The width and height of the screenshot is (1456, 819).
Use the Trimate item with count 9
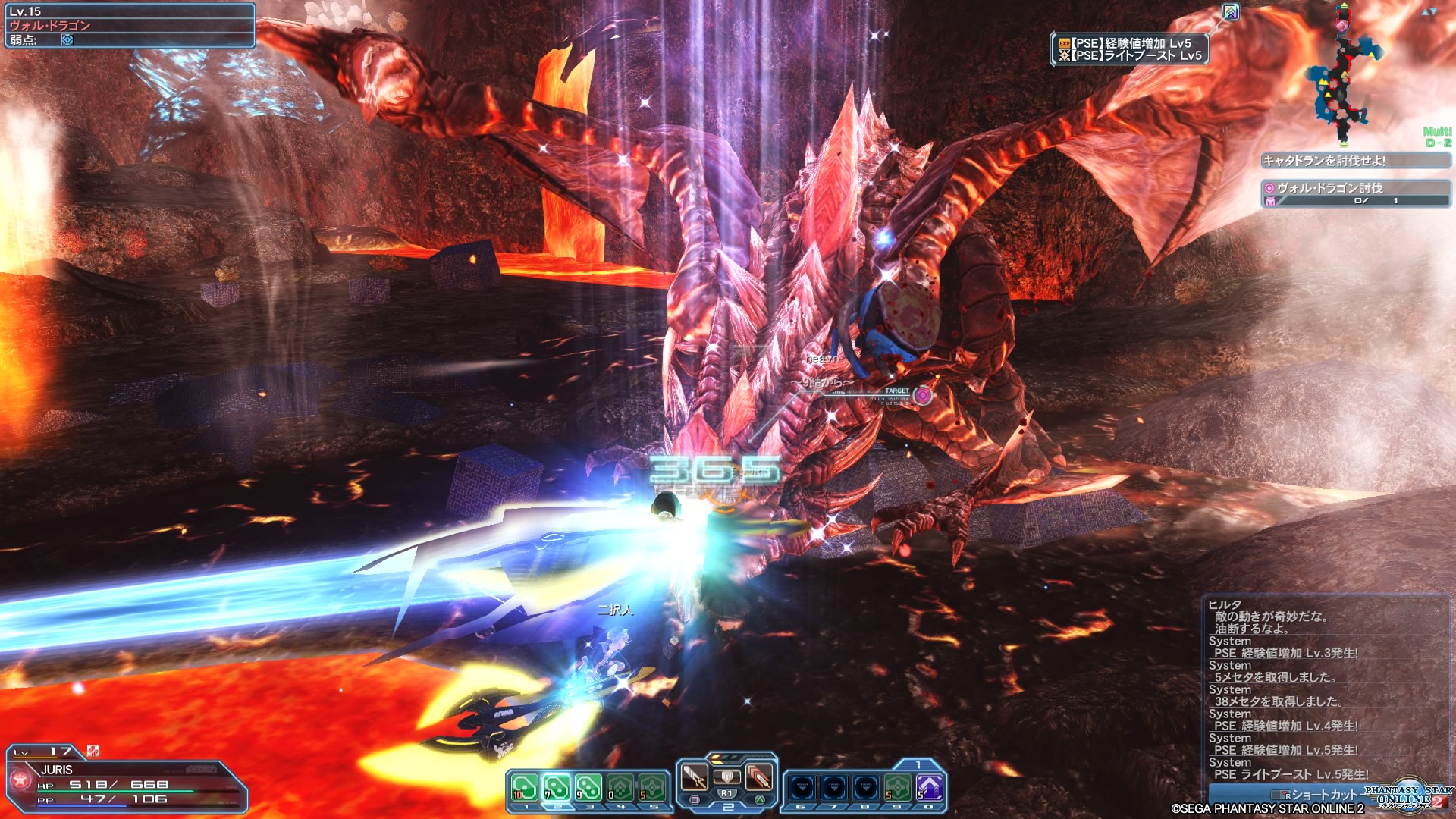[588, 788]
